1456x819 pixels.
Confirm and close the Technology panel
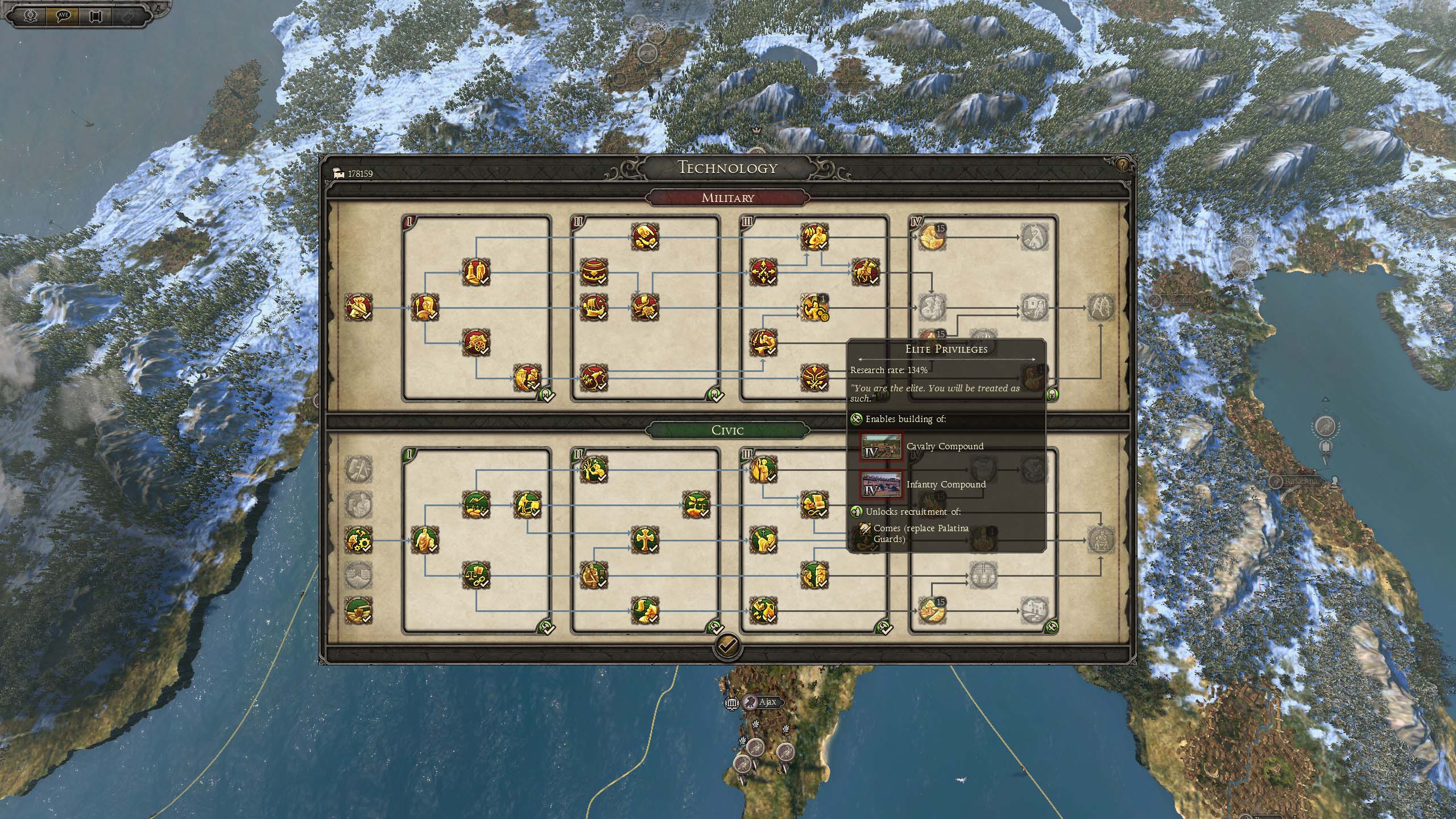(x=727, y=645)
